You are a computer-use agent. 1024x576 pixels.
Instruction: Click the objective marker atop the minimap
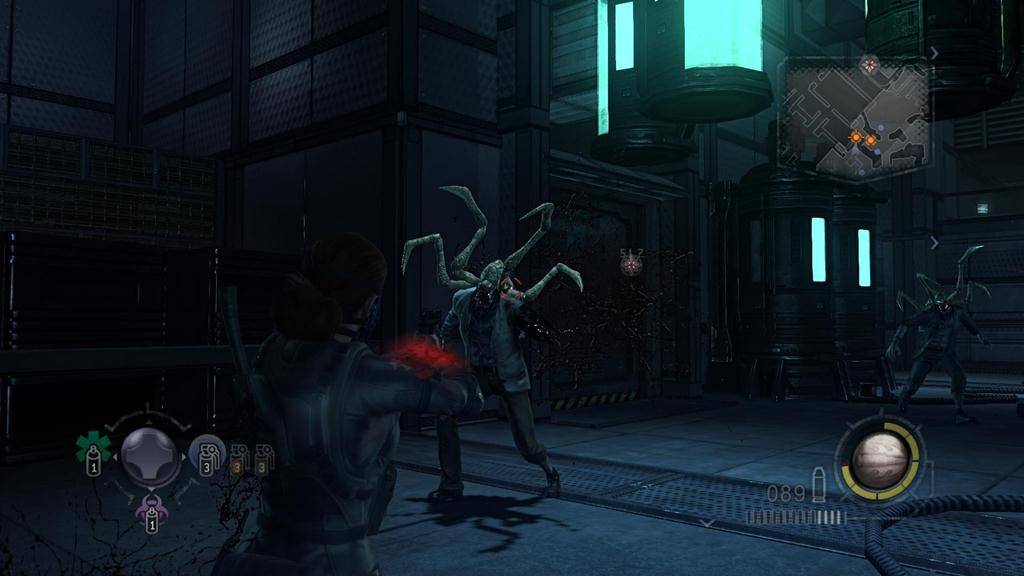(869, 64)
